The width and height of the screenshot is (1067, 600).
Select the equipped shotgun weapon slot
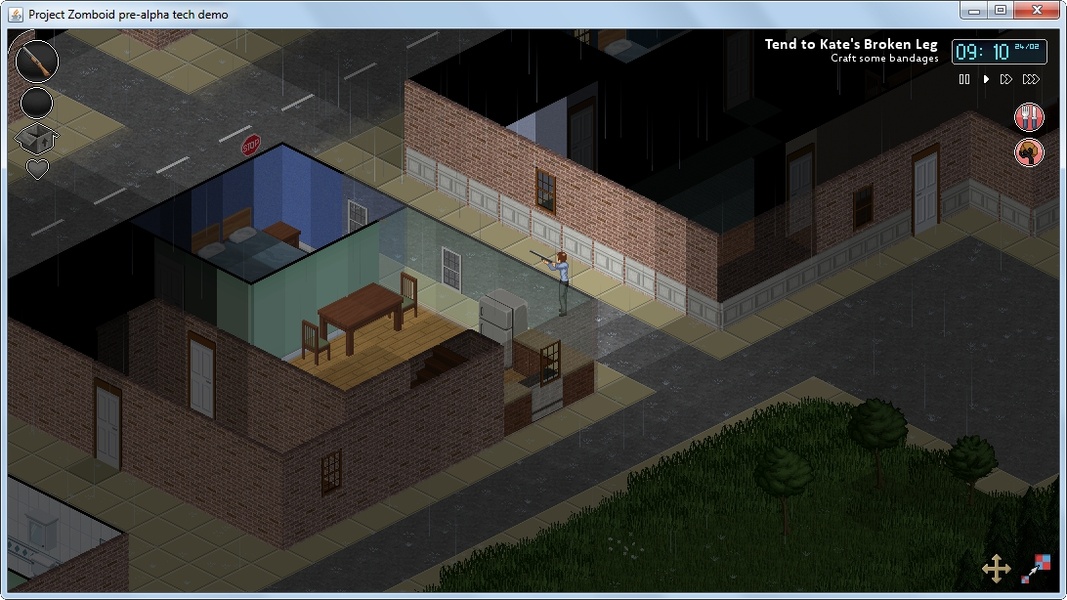click(x=37, y=61)
